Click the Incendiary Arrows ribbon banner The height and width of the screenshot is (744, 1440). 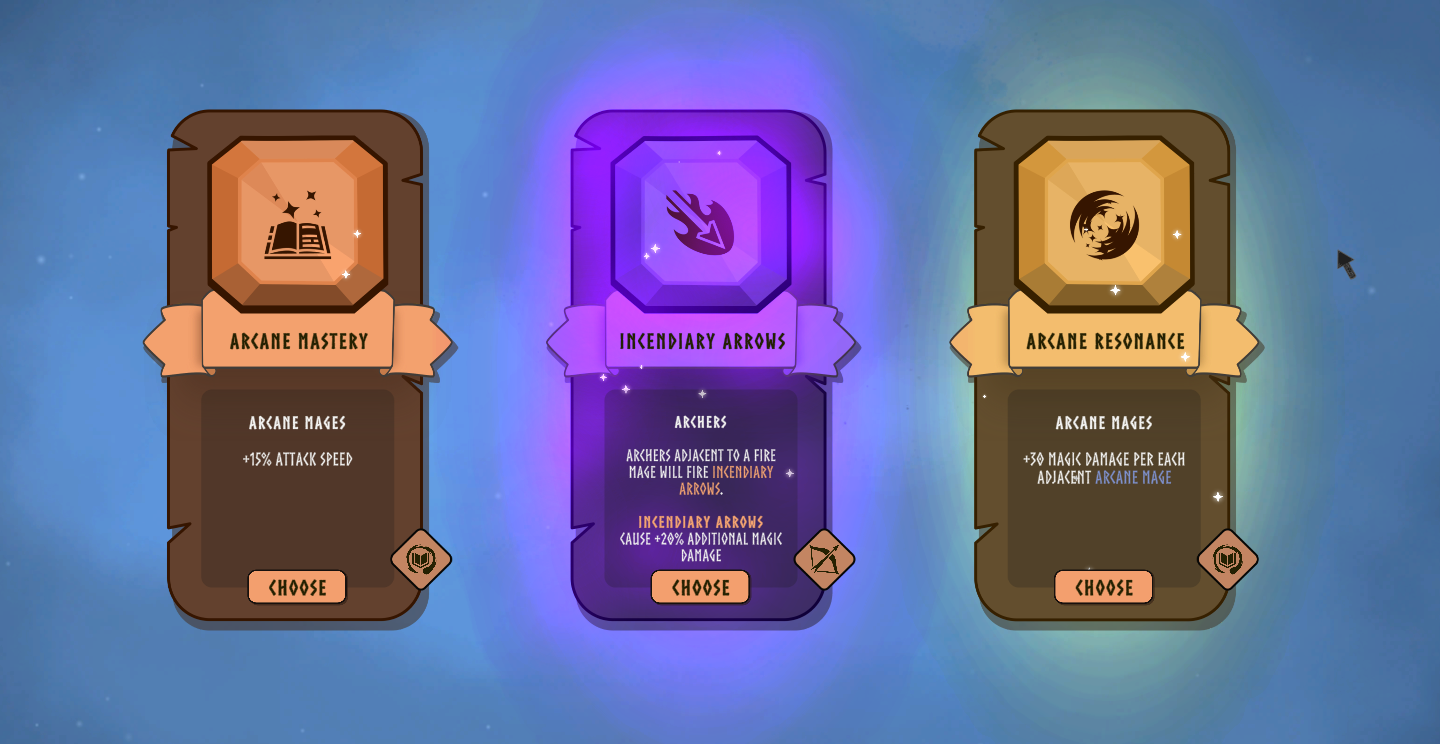700,342
